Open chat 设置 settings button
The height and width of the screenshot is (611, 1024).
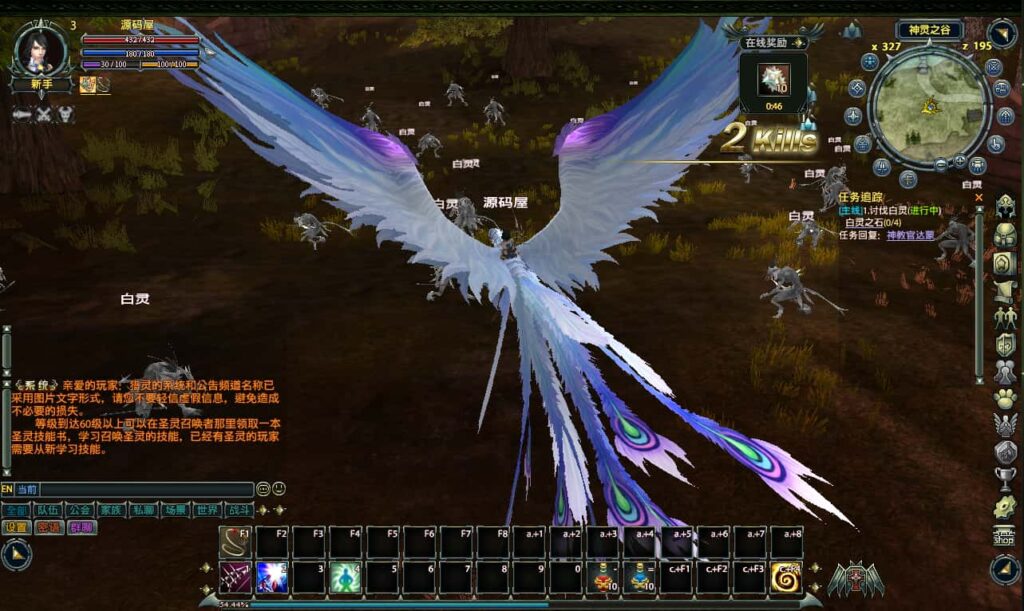(x=17, y=527)
